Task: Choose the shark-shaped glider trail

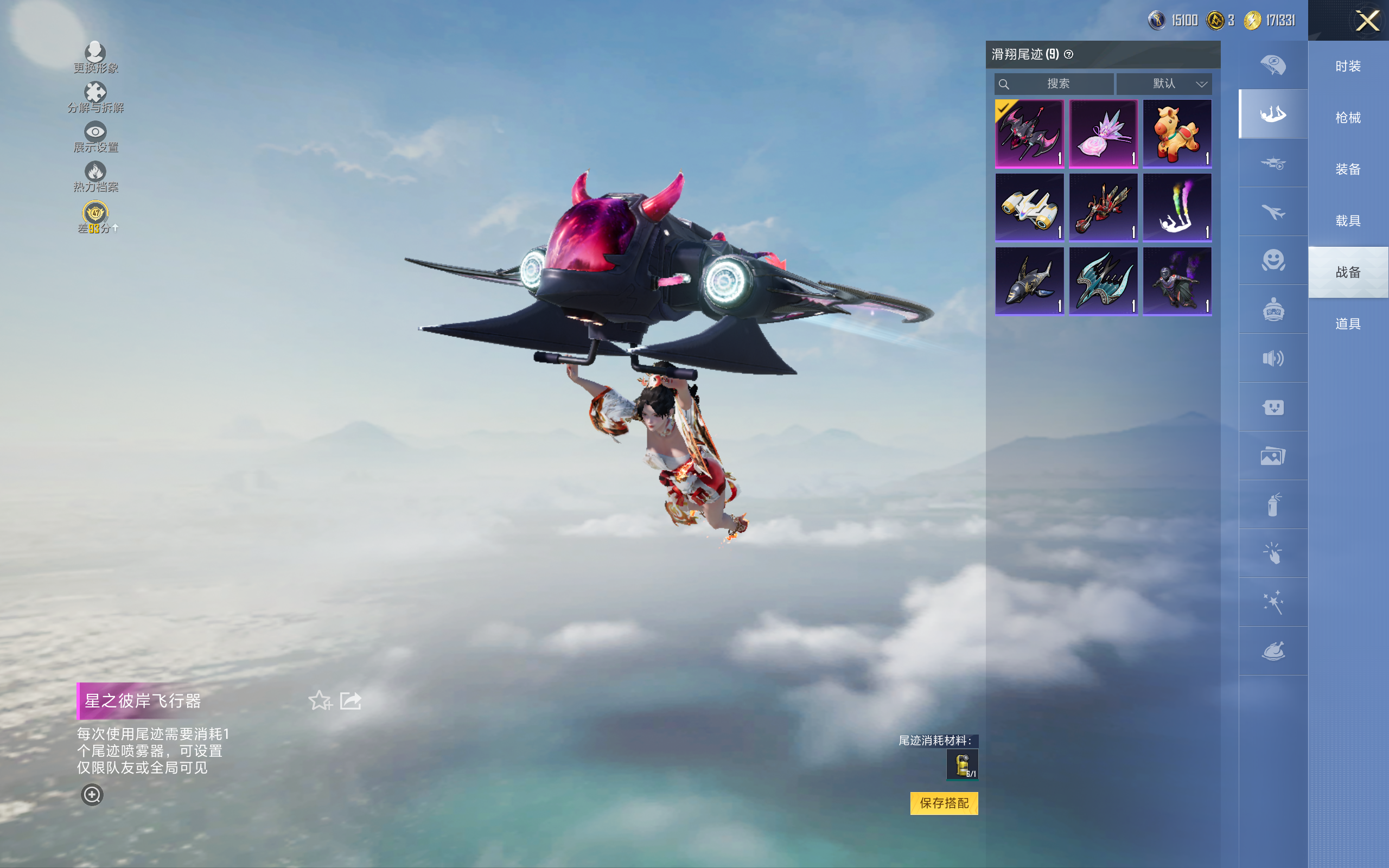Action: (1029, 282)
